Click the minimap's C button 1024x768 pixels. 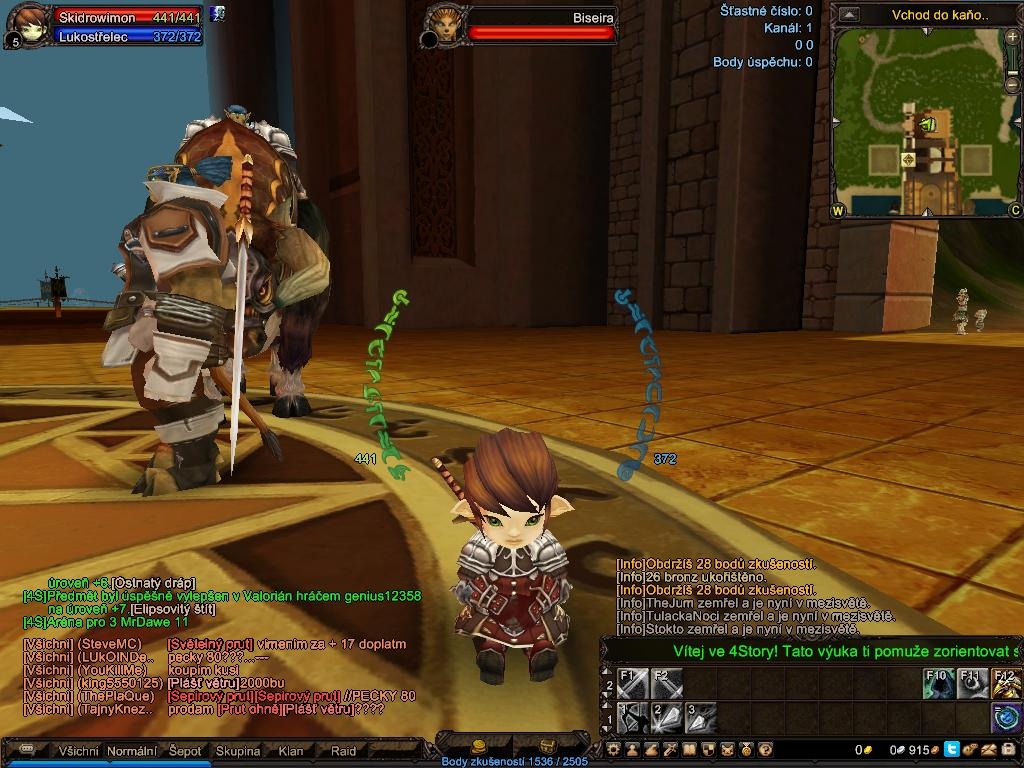click(1014, 210)
